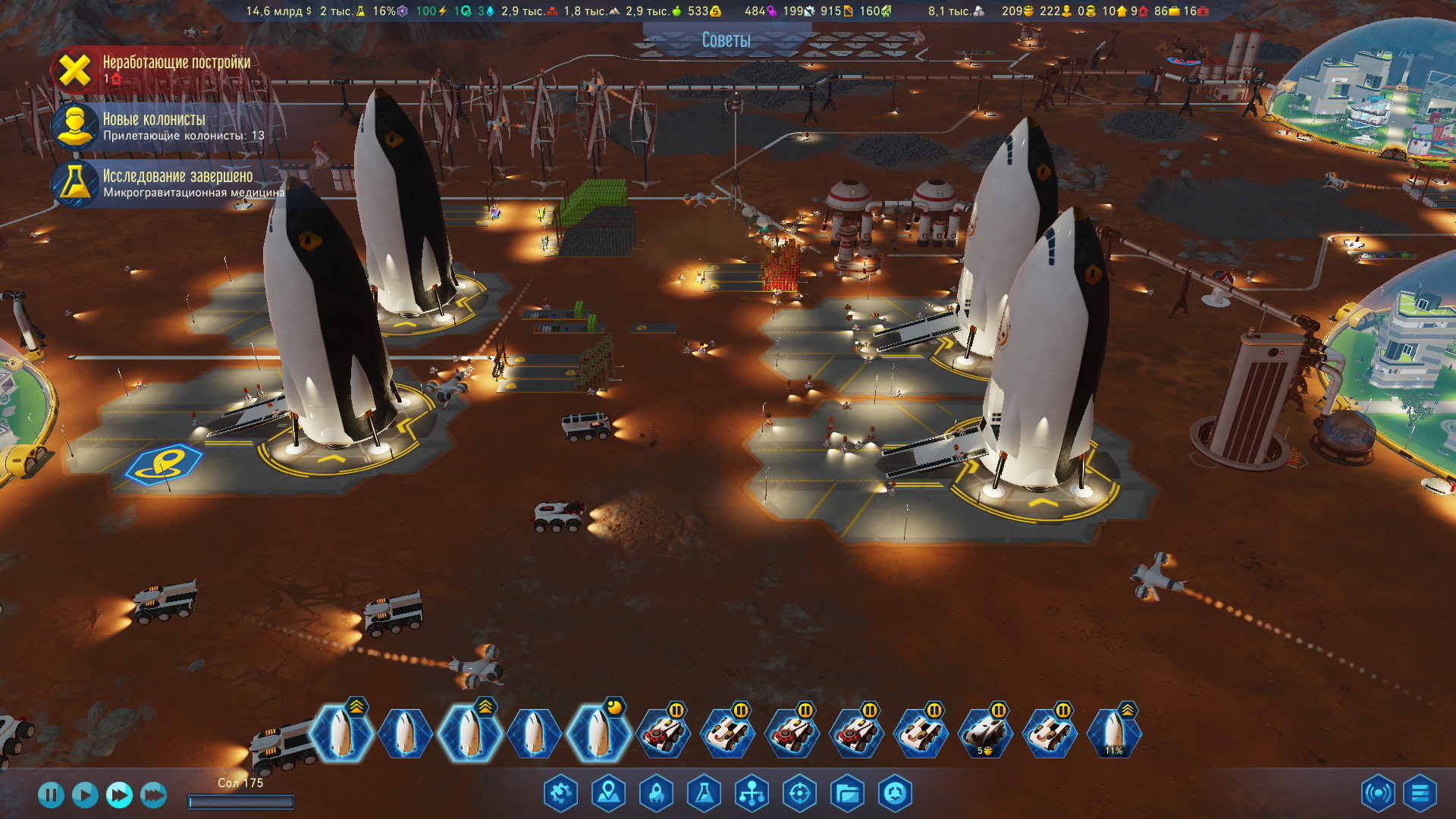Switch to double fast-forward speed
Screen dimensions: 1456x819
(x=119, y=795)
